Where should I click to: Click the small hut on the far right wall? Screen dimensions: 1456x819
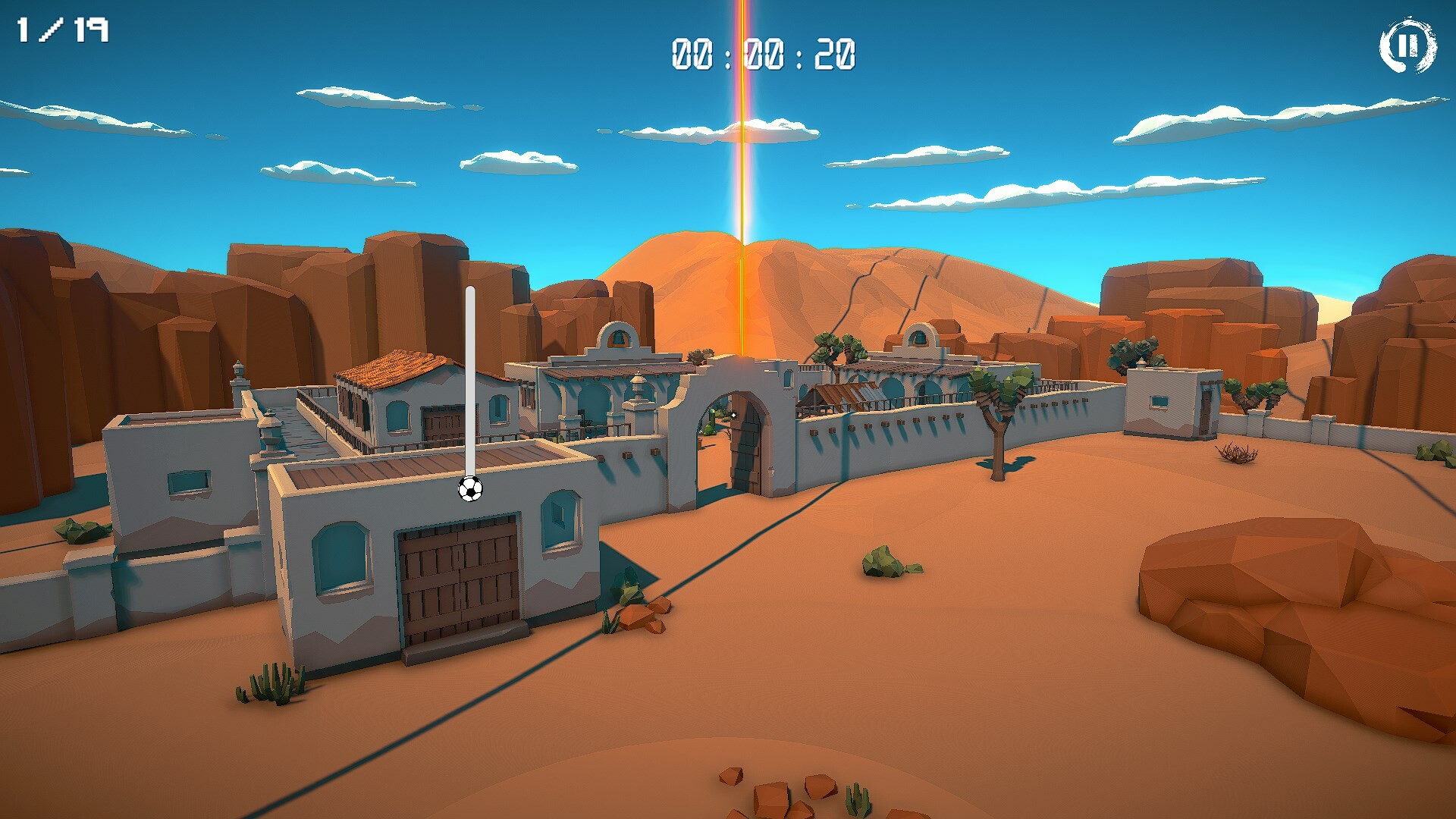tap(1172, 402)
